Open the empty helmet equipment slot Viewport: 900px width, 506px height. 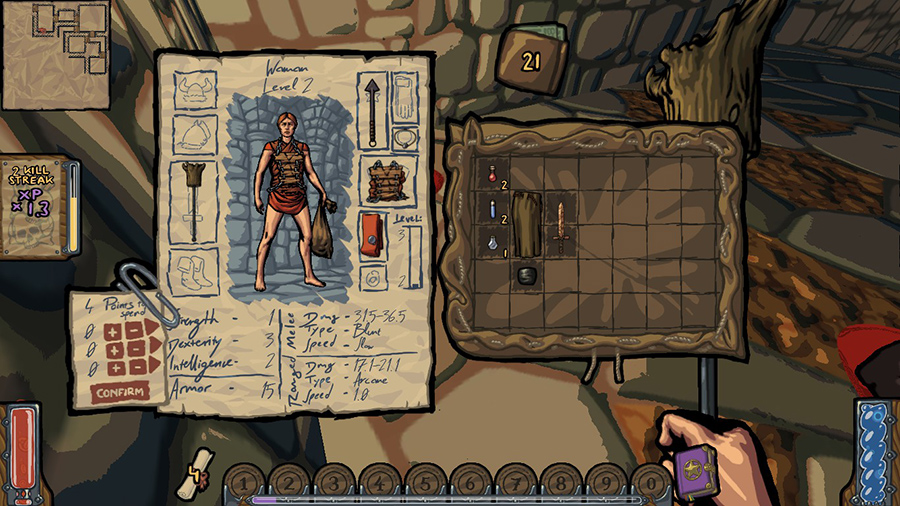click(196, 91)
